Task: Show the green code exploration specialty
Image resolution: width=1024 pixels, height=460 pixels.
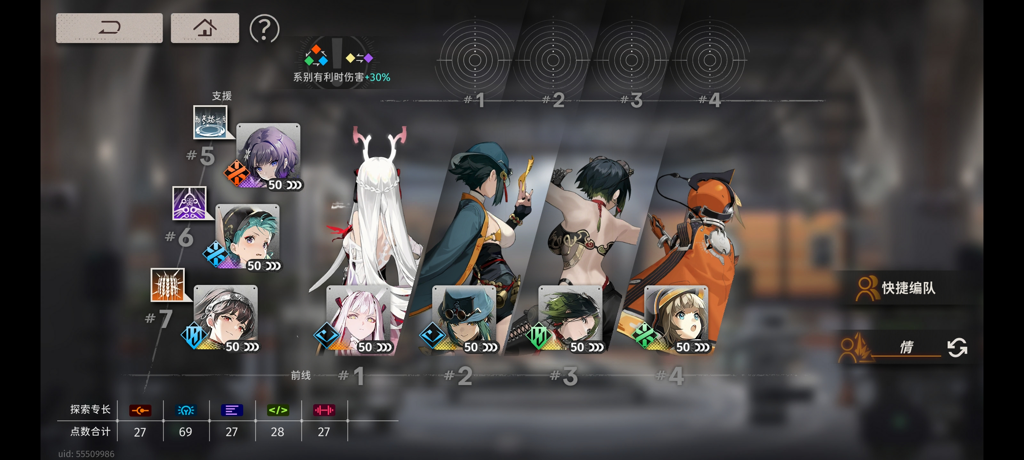Action: pyautogui.click(x=278, y=410)
